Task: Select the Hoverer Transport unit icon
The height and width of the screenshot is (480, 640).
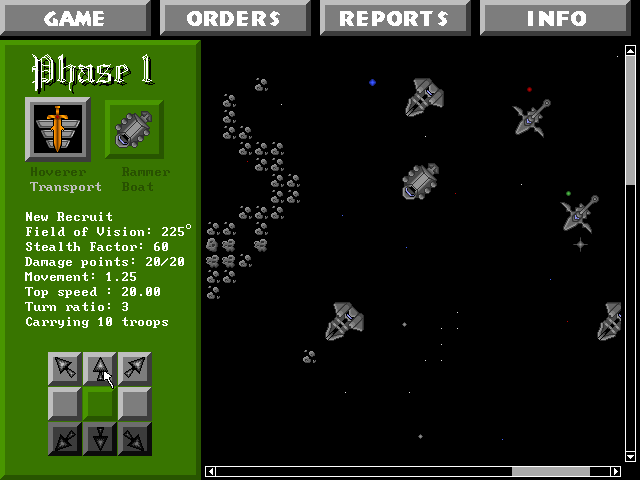Action: pyautogui.click(x=58, y=129)
